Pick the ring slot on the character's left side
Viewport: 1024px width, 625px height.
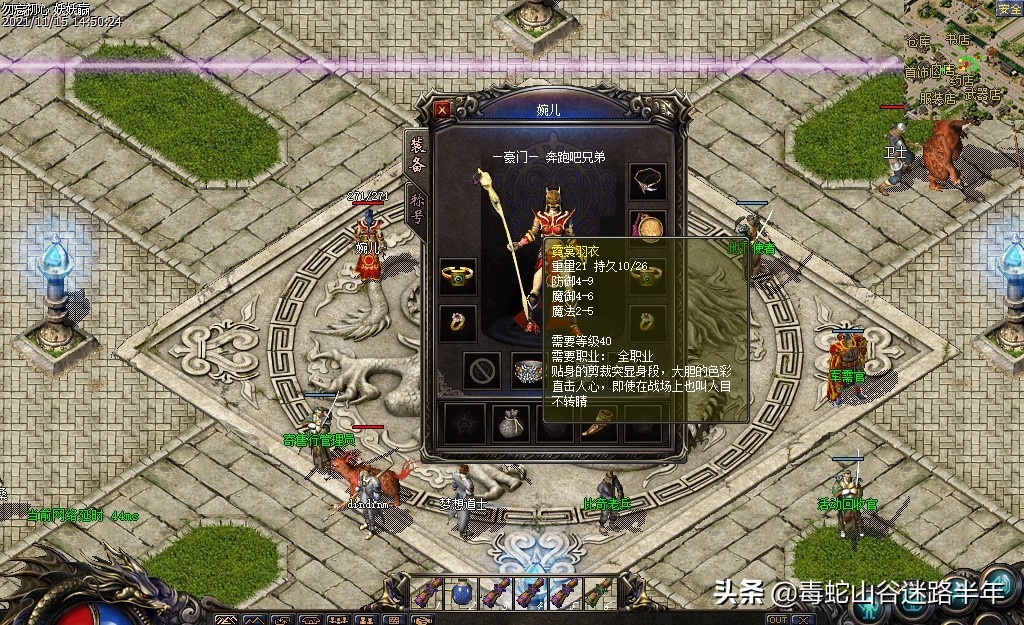pyautogui.click(x=458, y=322)
